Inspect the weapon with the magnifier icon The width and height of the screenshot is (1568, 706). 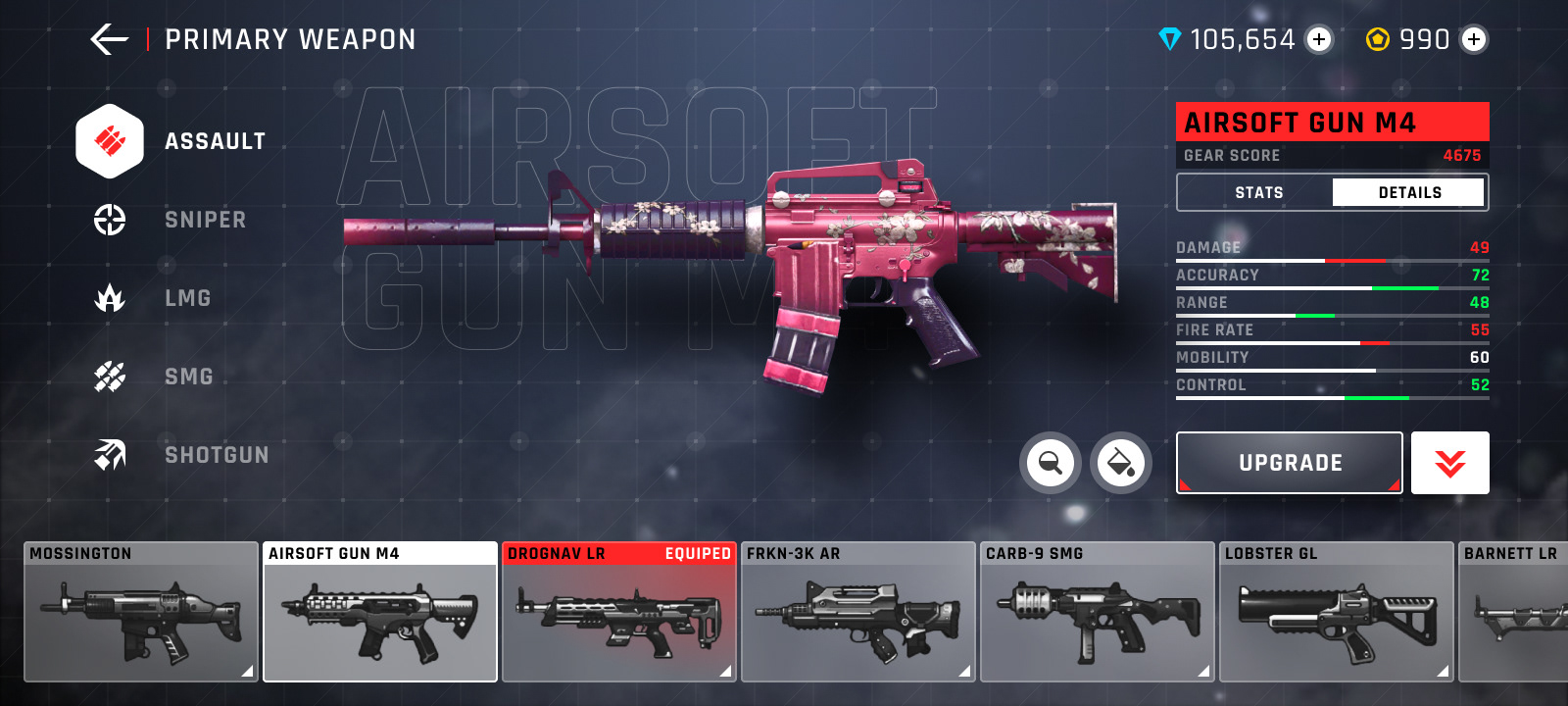pyautogui.click(x=1051, y=463)
